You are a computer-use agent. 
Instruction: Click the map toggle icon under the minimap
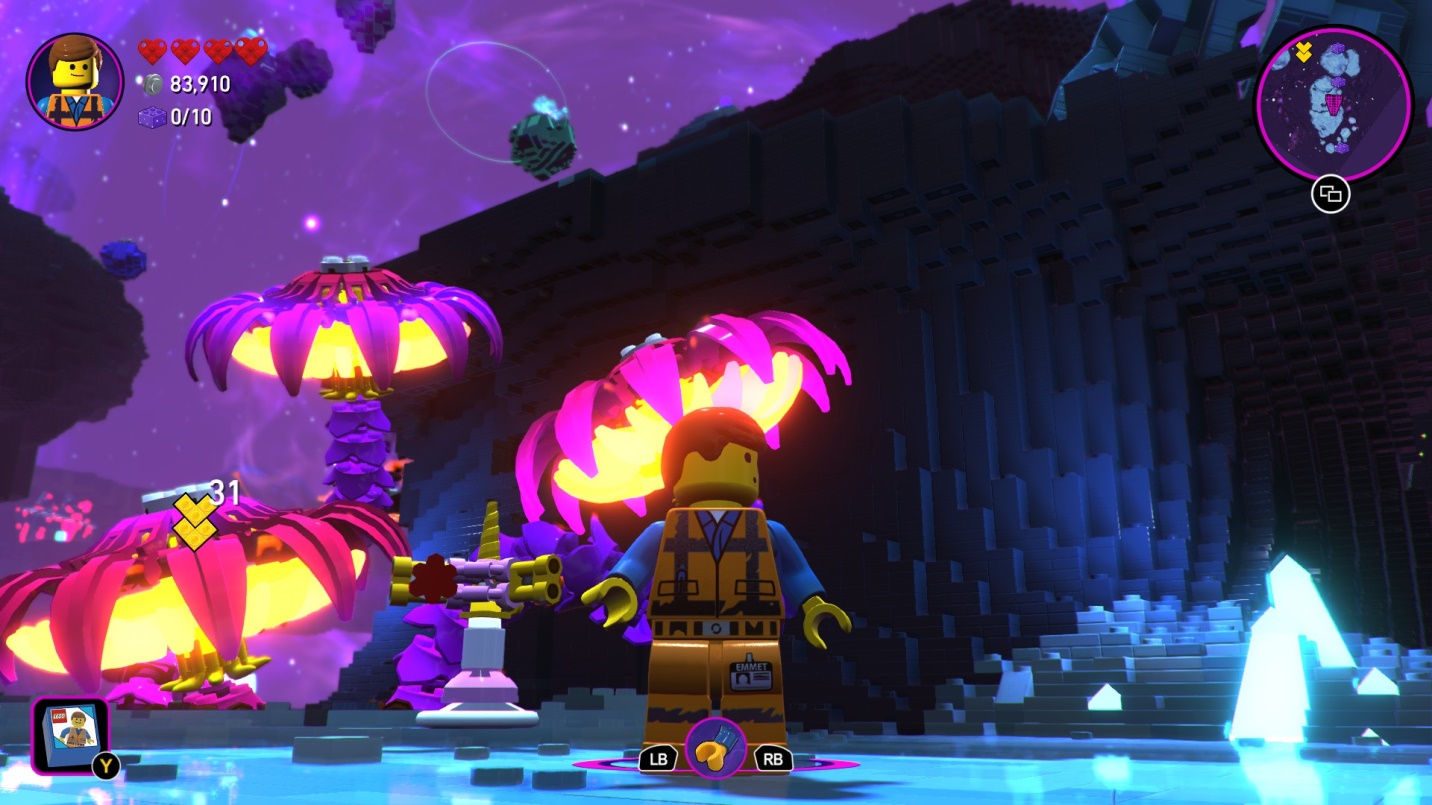[1330, 196]
